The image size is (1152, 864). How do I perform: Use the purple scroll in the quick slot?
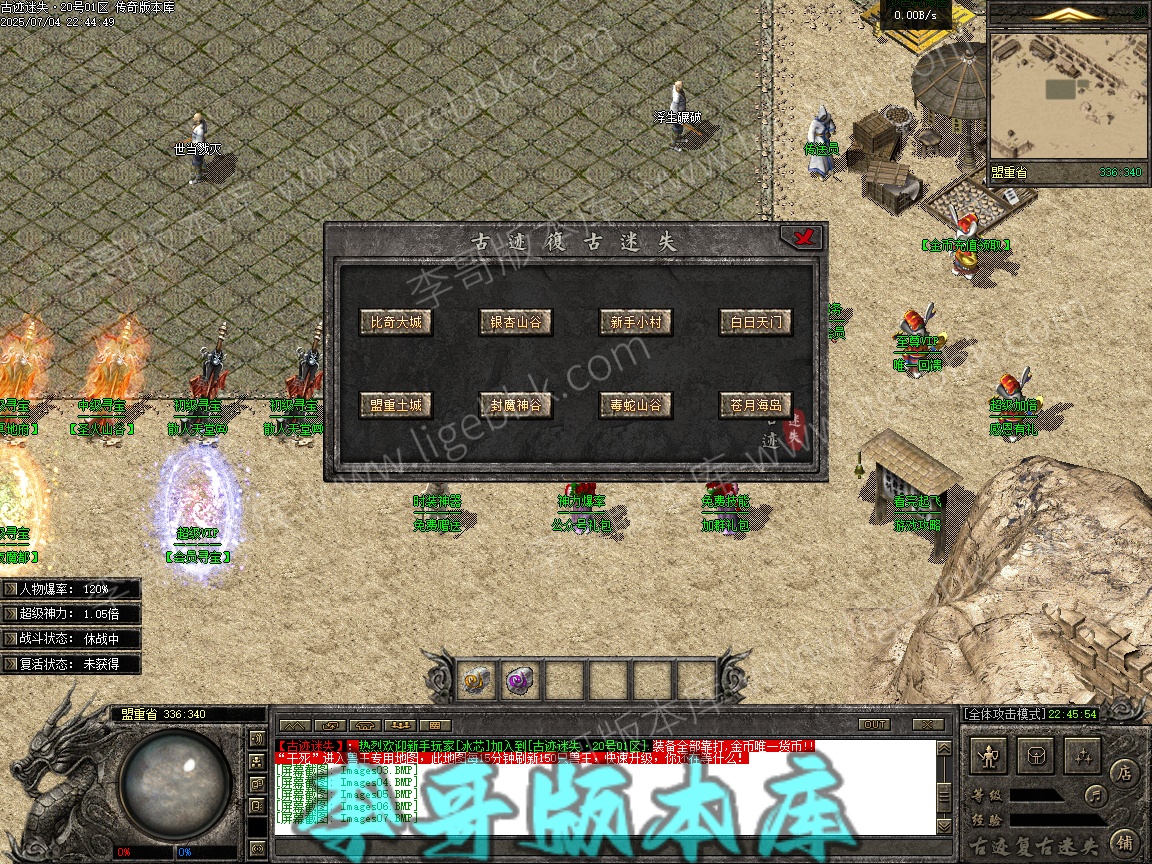(519, 681)
